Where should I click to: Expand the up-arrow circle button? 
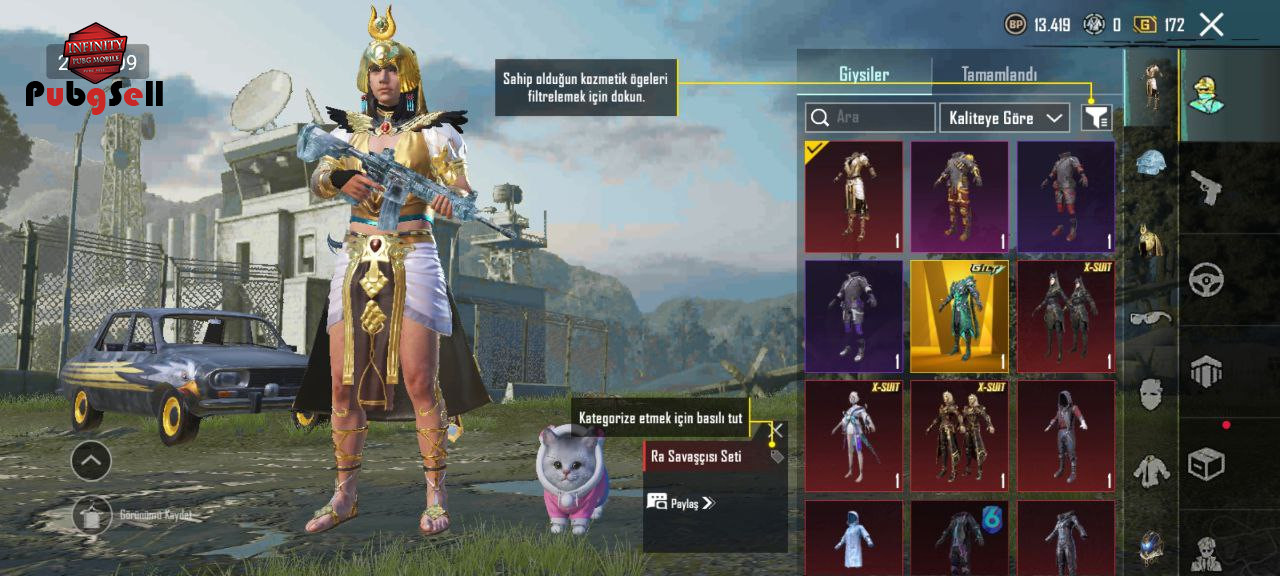click(91, 461)
